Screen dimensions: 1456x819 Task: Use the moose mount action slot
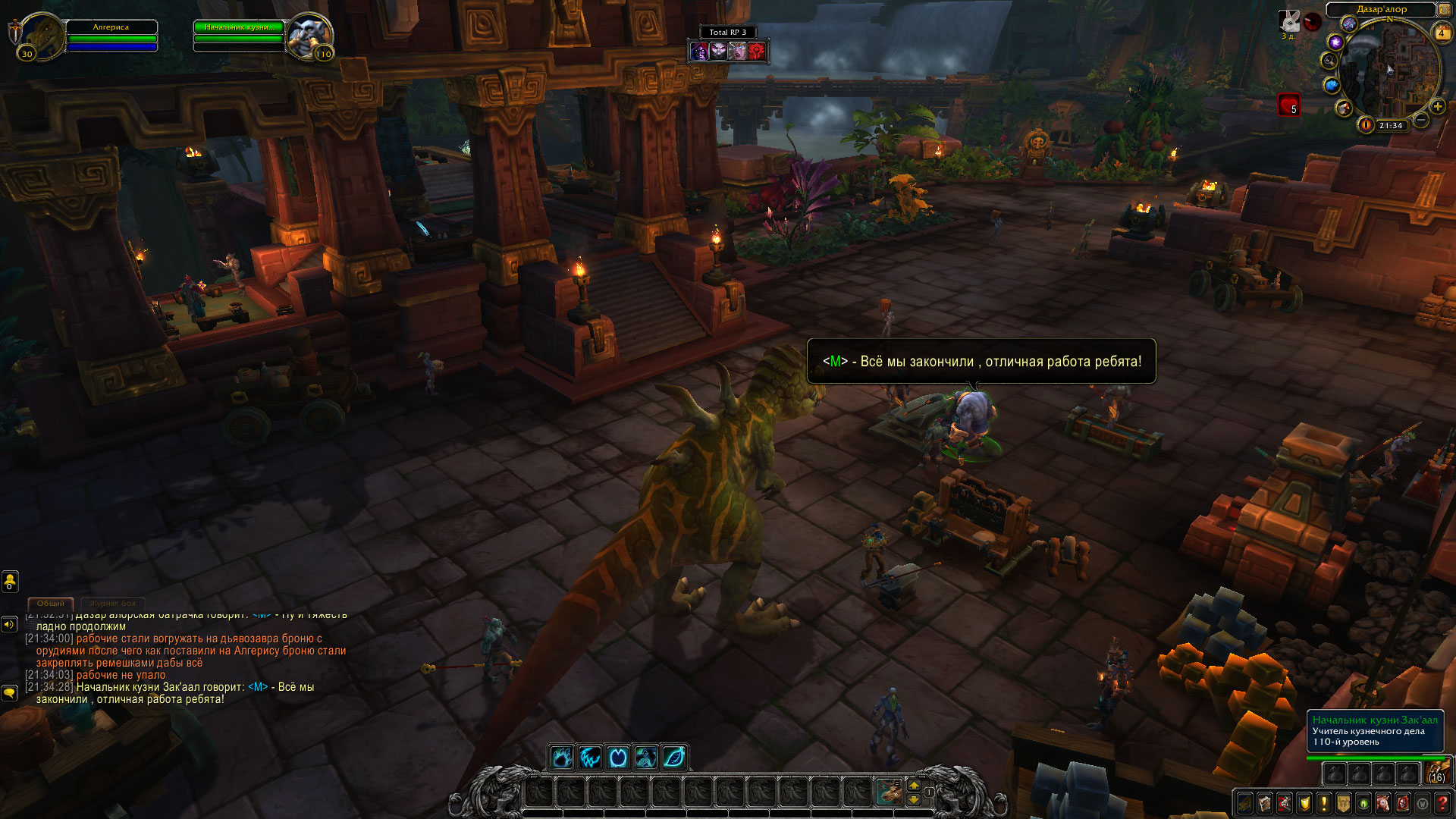click(889, 792)
